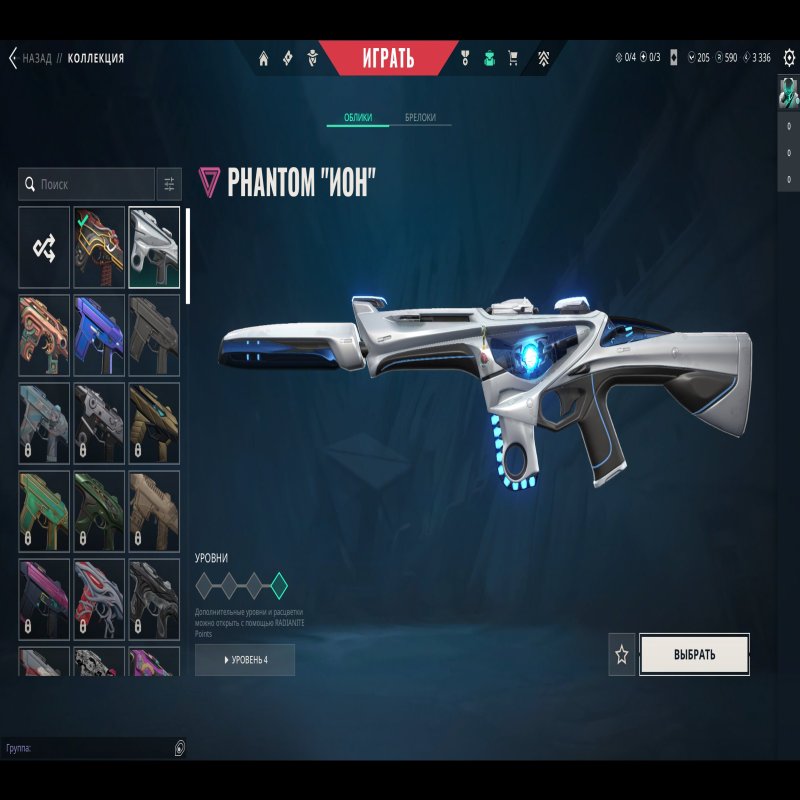This screenshot has width=800, height=800.
Task: Type in the Поиск search field
Action: click(x=90, y=185)
